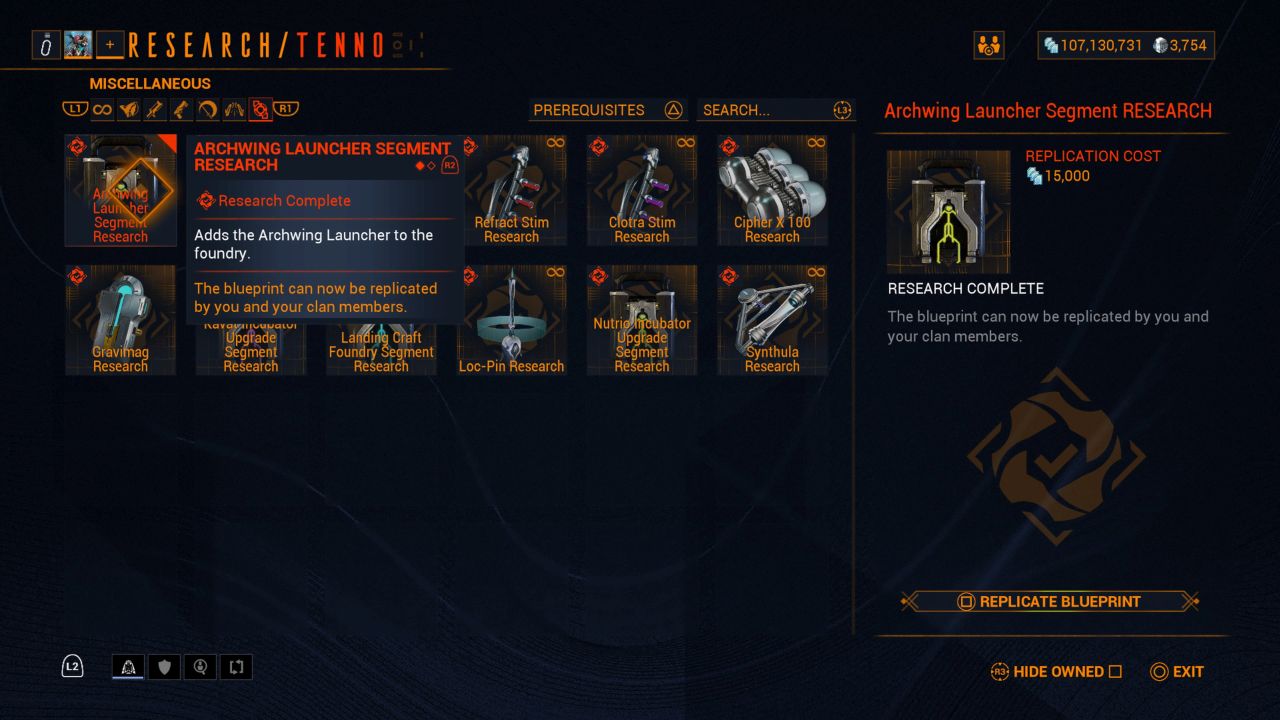Viewport: 1280px width, 720px height.
Task: Click the shield lab icon at bottom
Action: (164, 666)
